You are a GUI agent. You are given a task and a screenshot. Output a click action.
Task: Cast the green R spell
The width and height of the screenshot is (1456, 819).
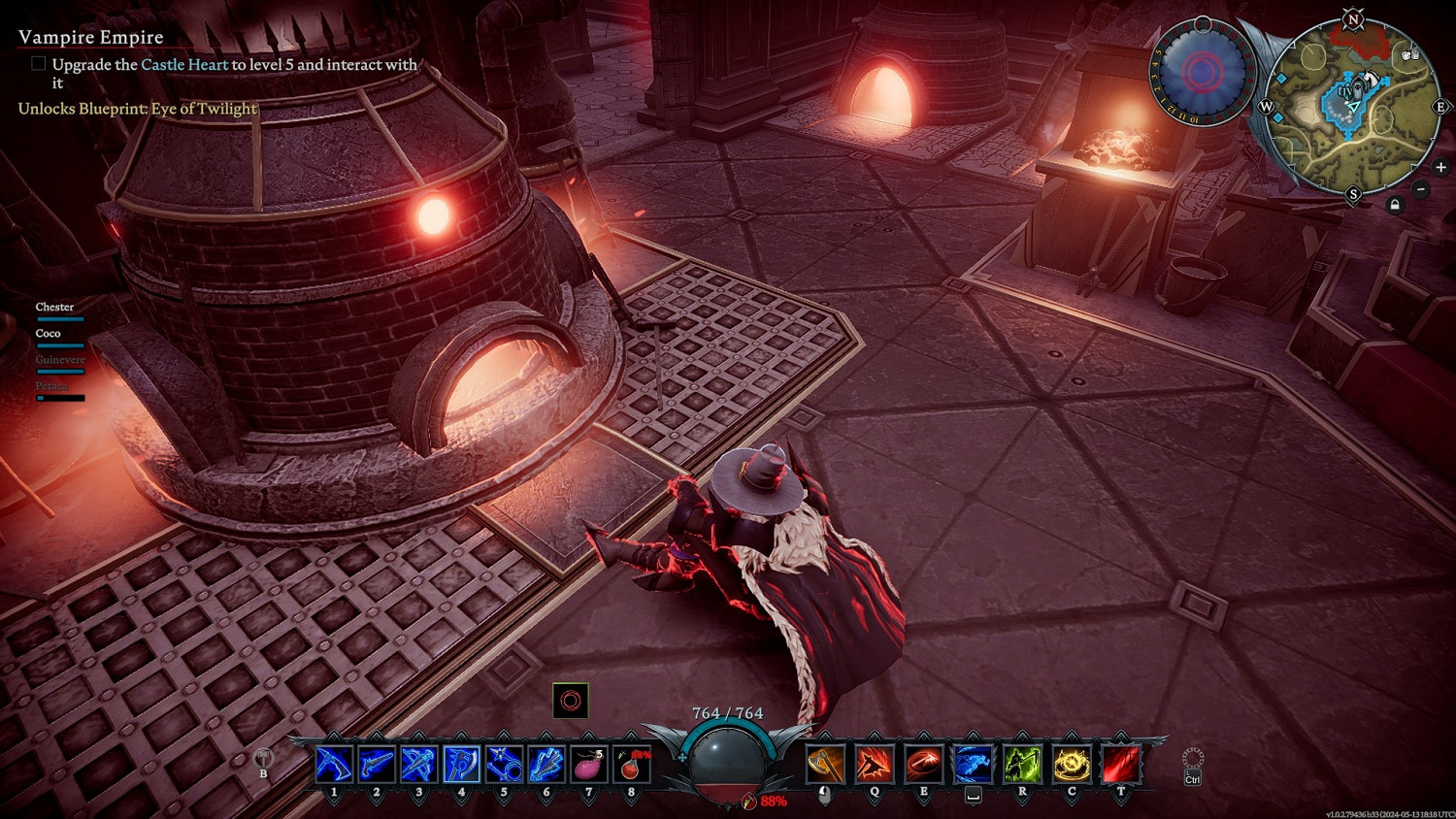pyautogui.click(x=1022, y=765)
